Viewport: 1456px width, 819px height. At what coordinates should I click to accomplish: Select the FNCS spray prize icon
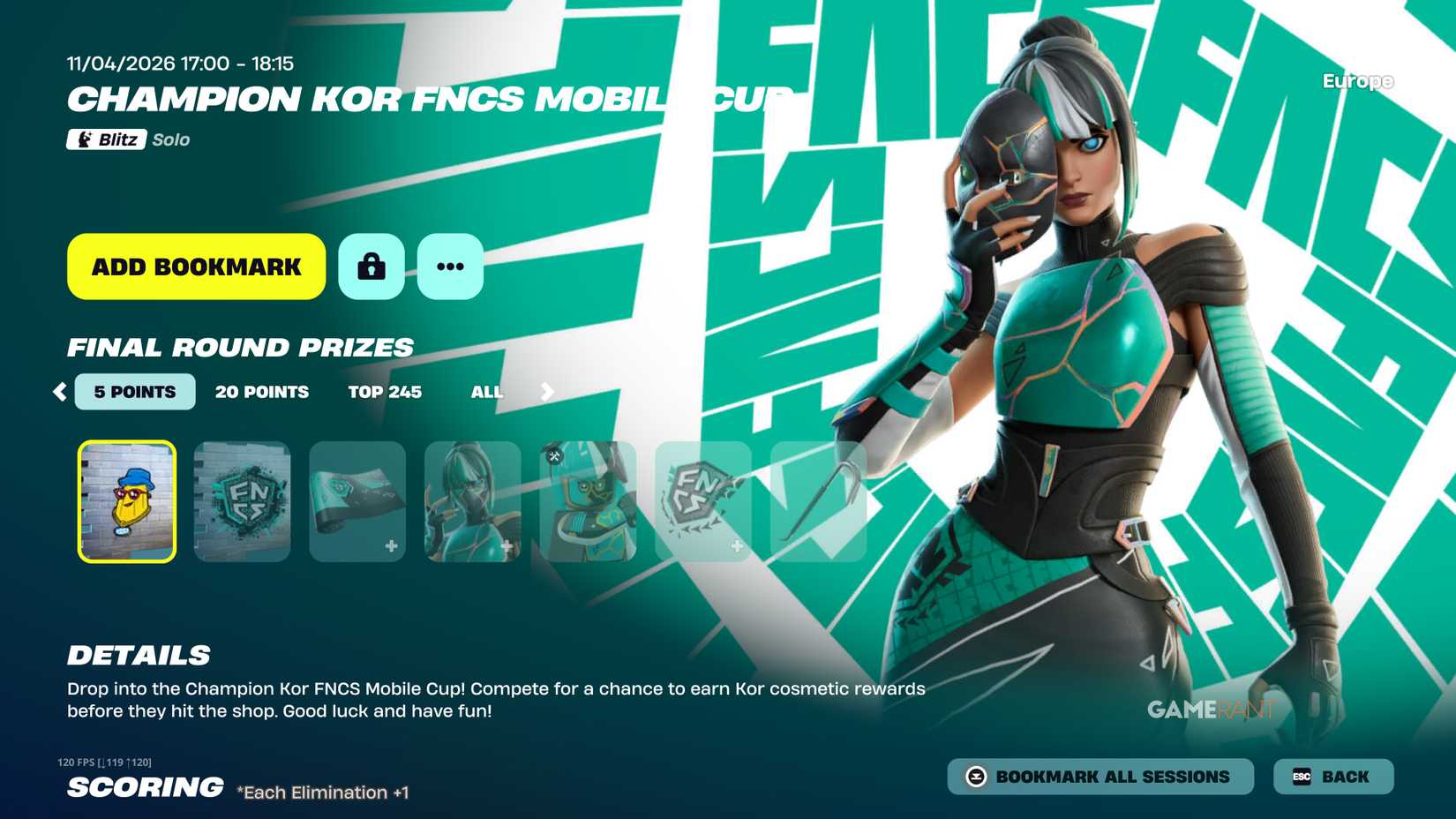[242, 500]
